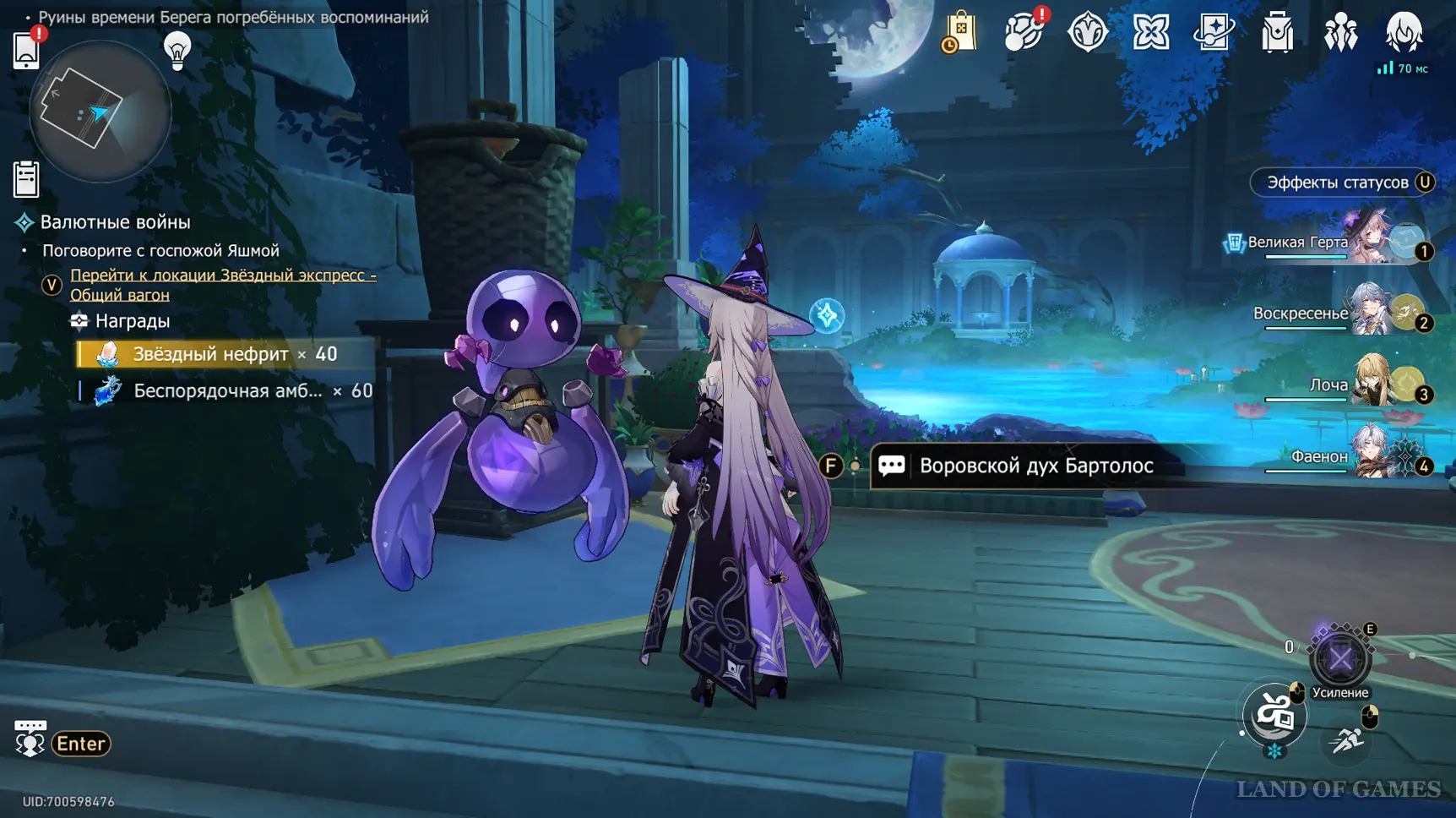Open the circular minimap
This screenshot has height=818, width=1456.
(x=100, y=112)
